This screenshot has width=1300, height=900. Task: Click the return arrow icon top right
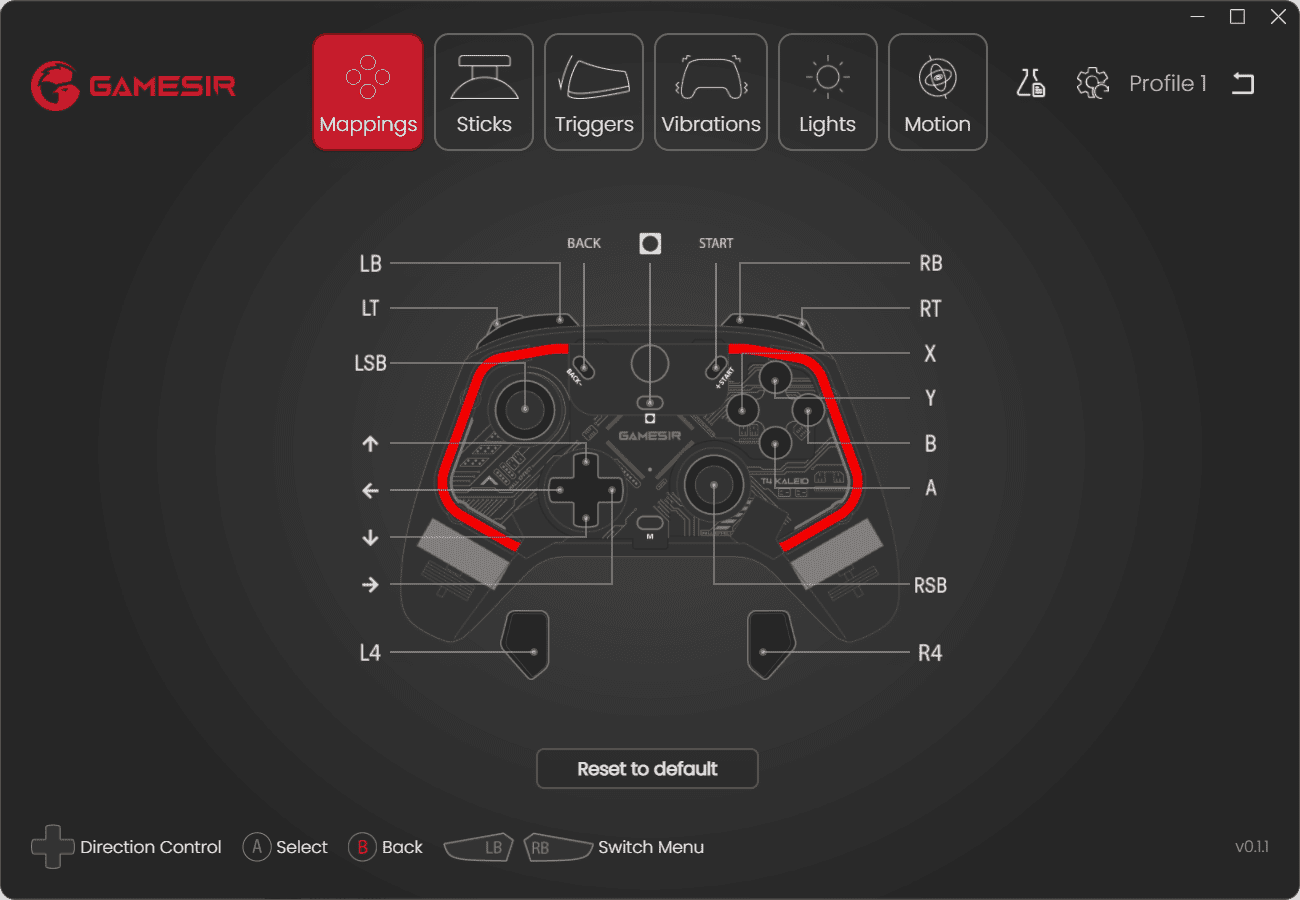pos(1243,83)
